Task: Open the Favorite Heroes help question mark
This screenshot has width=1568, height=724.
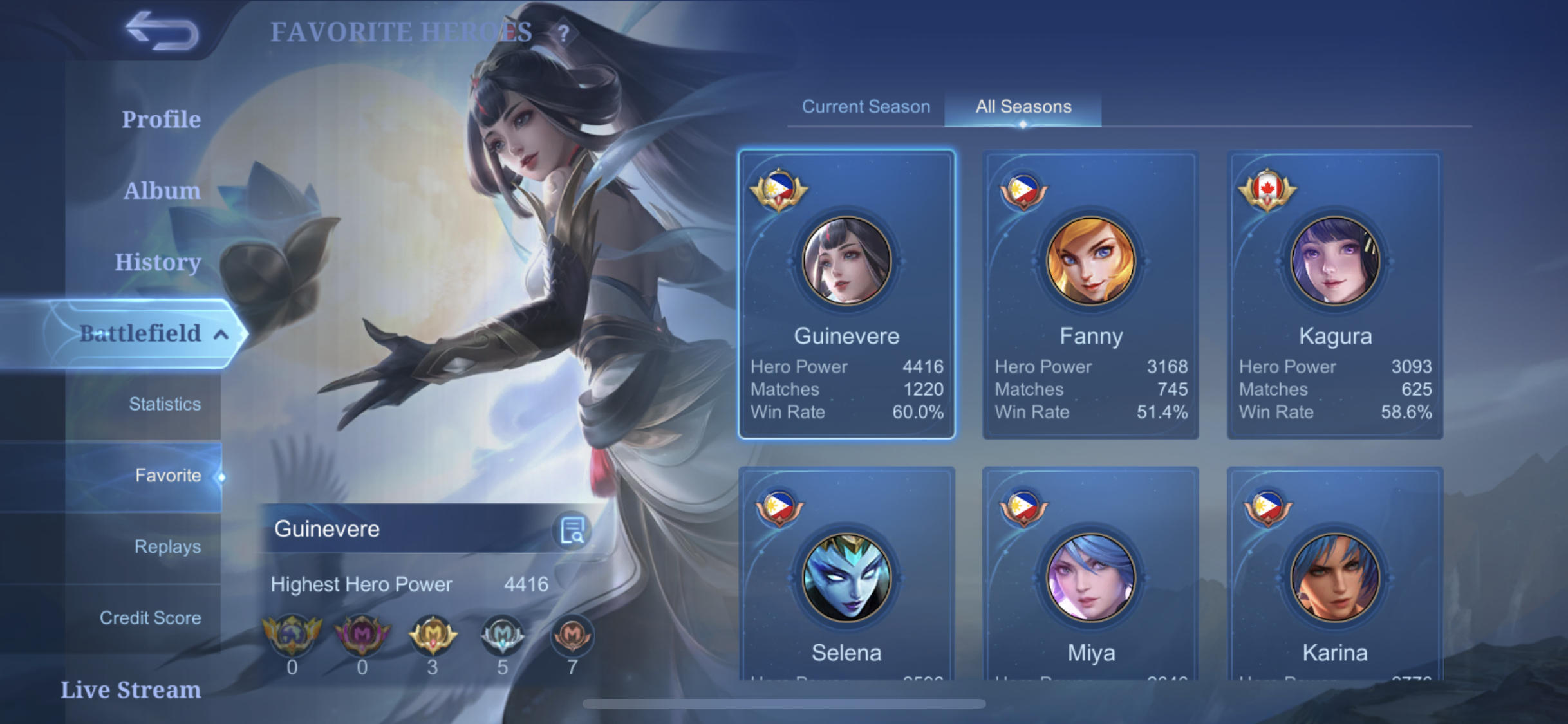Action: tap(564, 33)
